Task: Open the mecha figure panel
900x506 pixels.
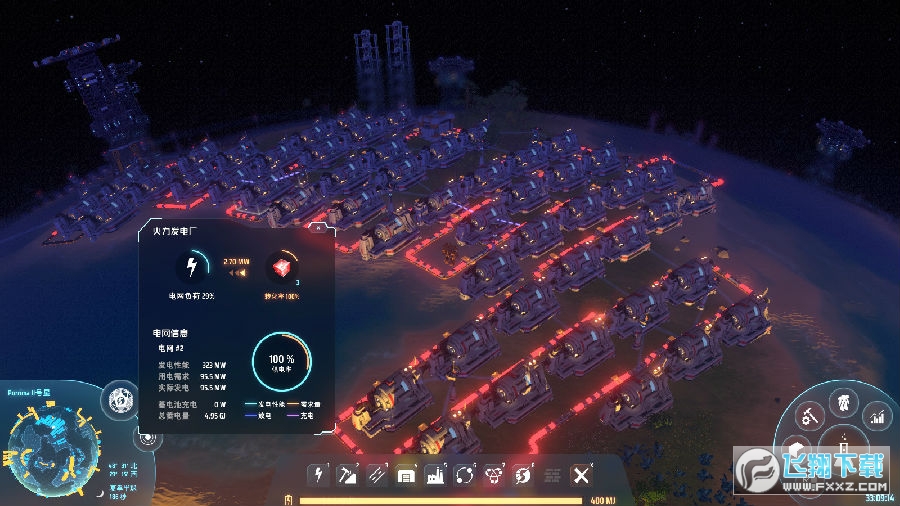Action: pos(845,403)
